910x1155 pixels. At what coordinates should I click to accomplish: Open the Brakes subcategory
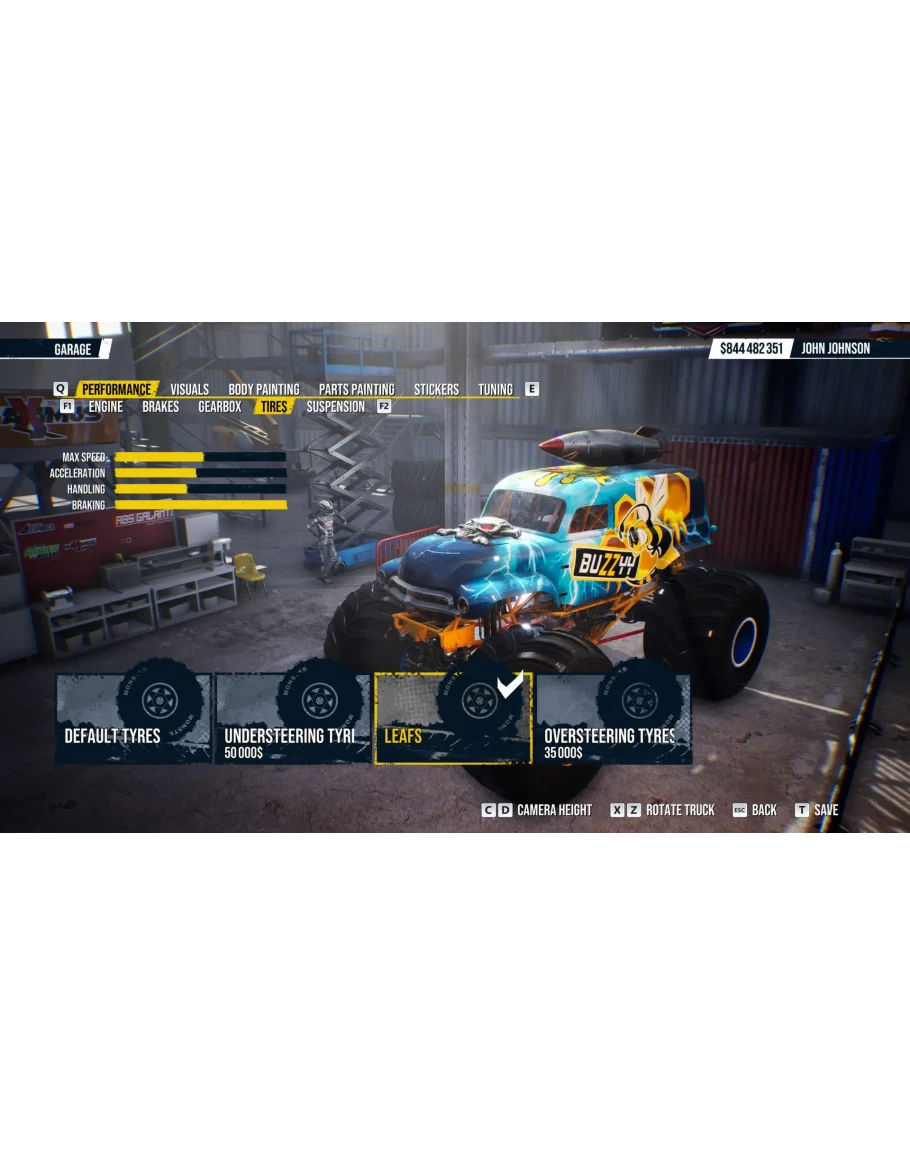coord(160,407)
